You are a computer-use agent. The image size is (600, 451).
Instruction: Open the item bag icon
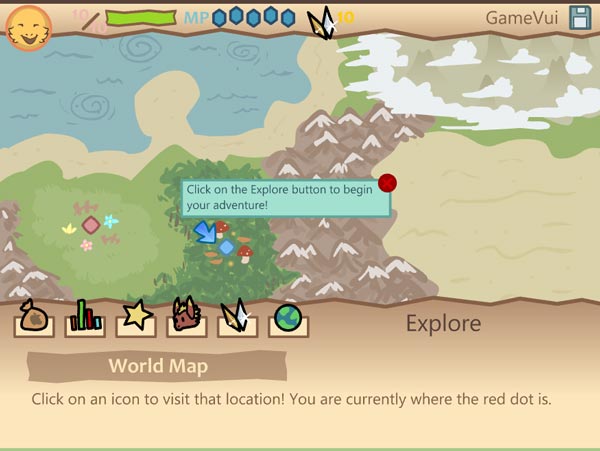click(x=33, y=319)
